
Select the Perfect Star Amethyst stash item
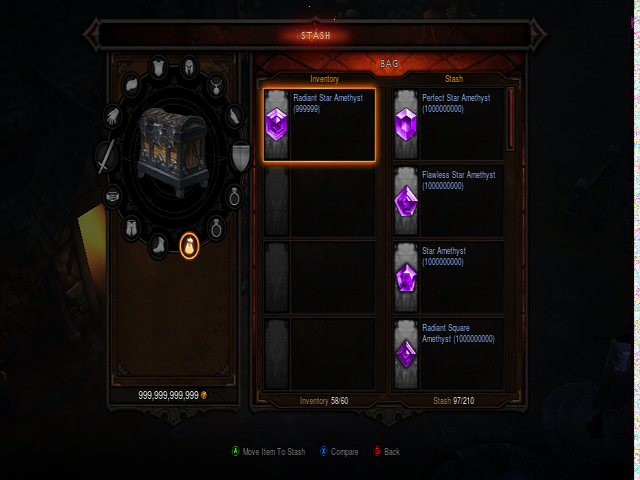click(448, 125)
